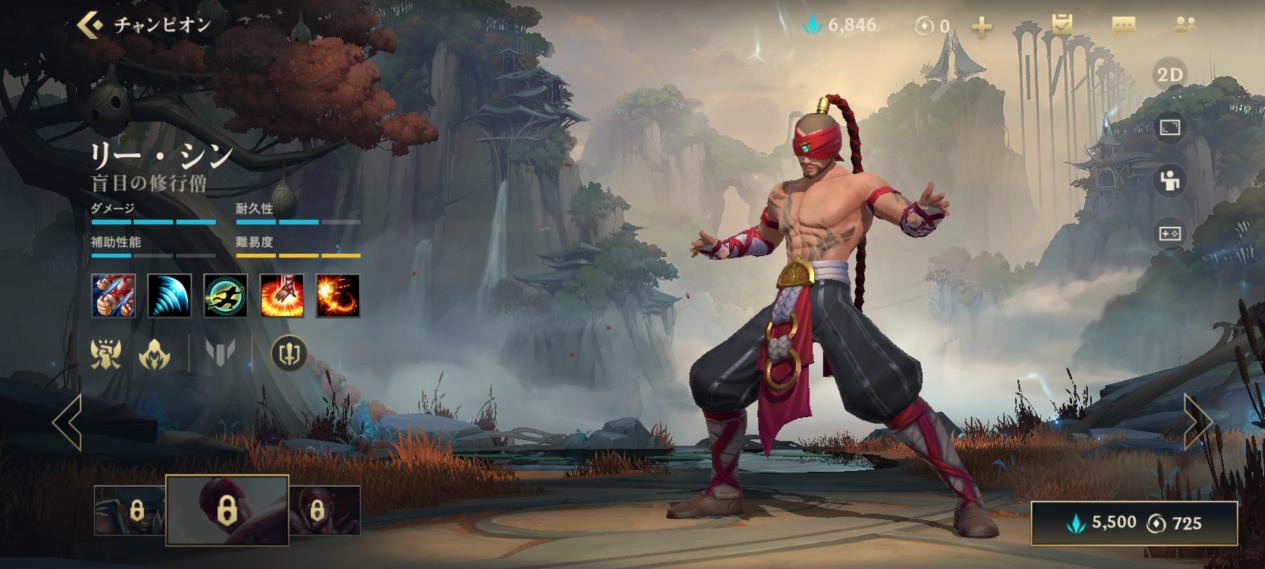1265x569 pixels.
Task: Open the clipboard checklist icon in the top bar
Action: pos(1061,26)
